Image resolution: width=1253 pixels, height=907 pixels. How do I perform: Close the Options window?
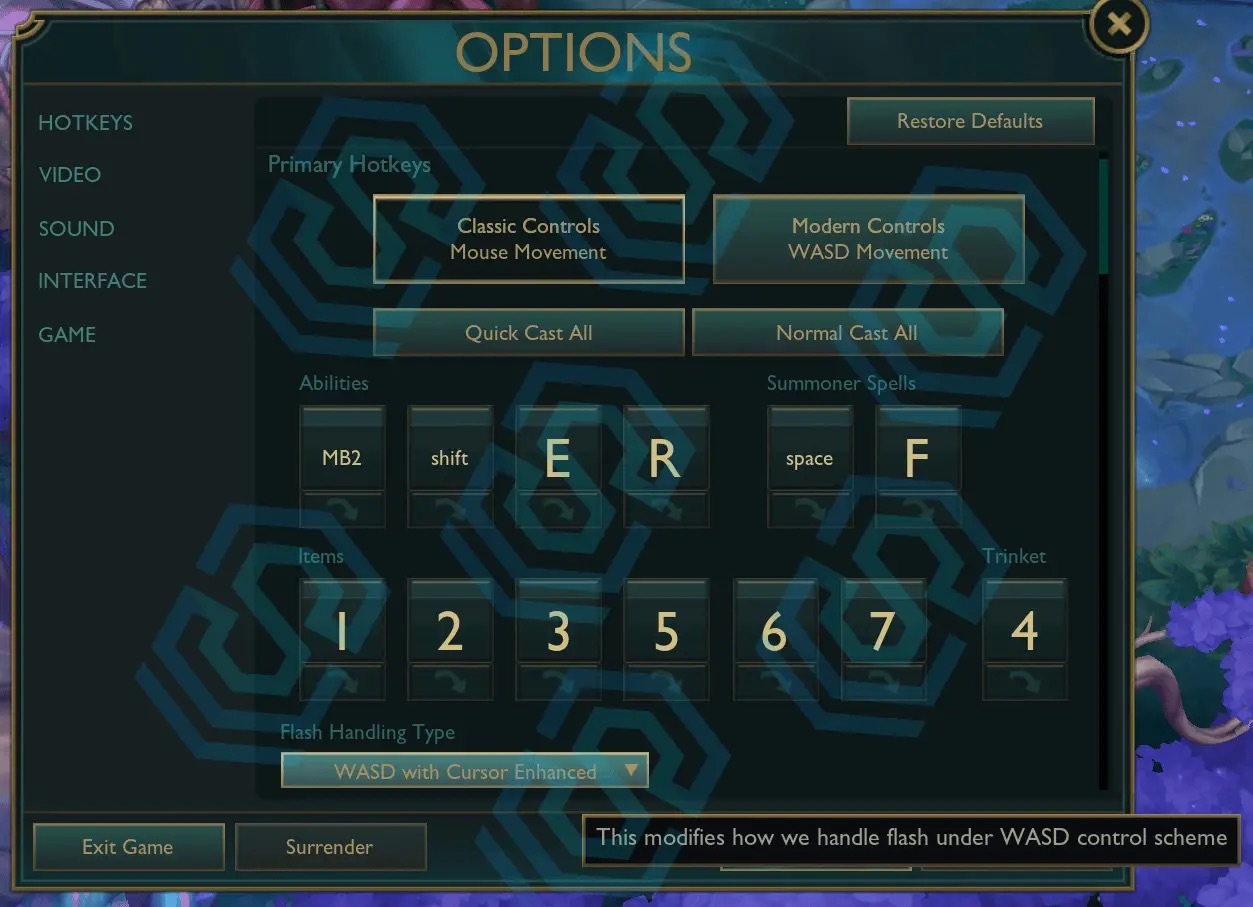tap(1119, 25)
